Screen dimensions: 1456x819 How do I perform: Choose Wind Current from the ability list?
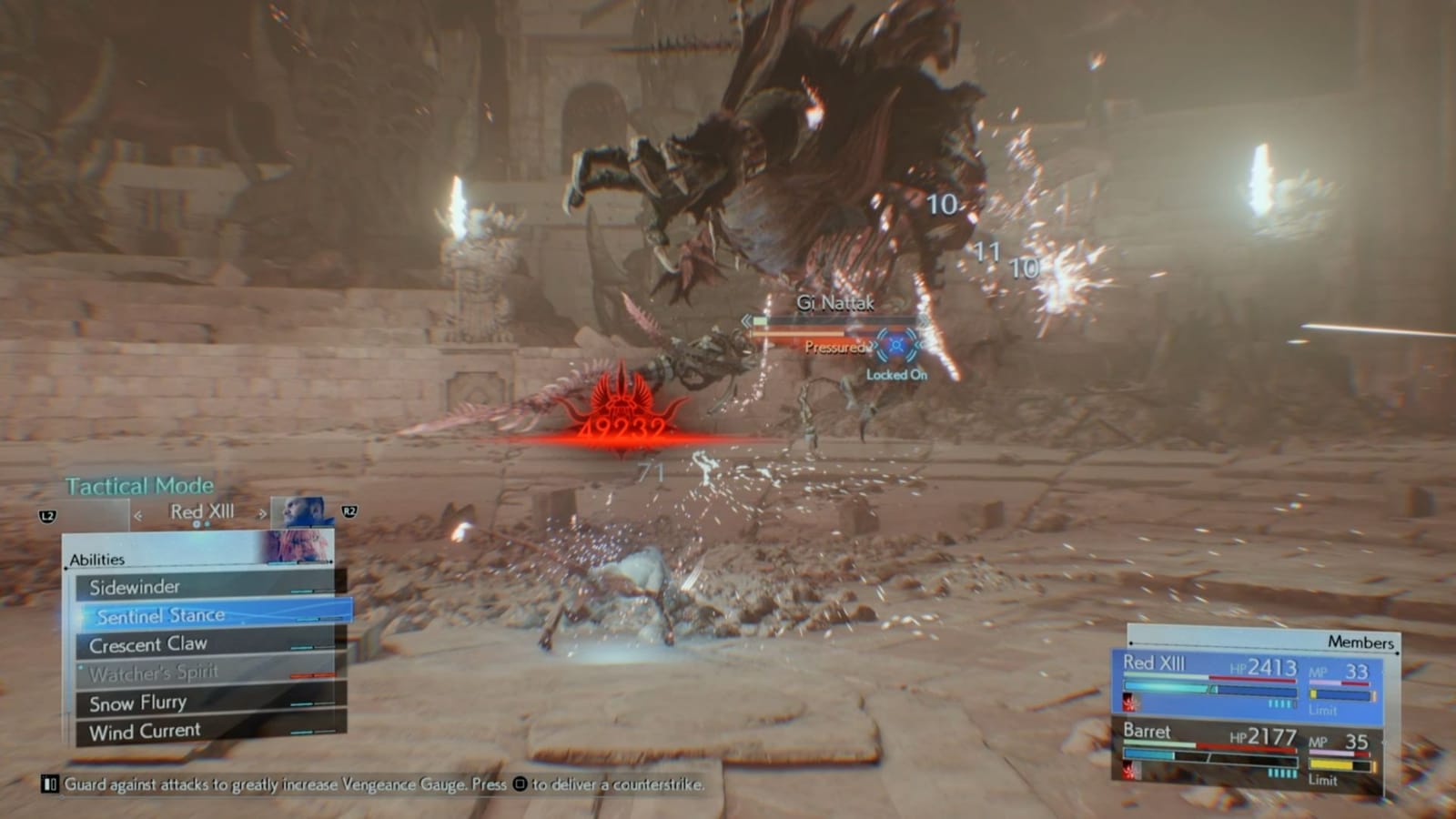point(145,730)
